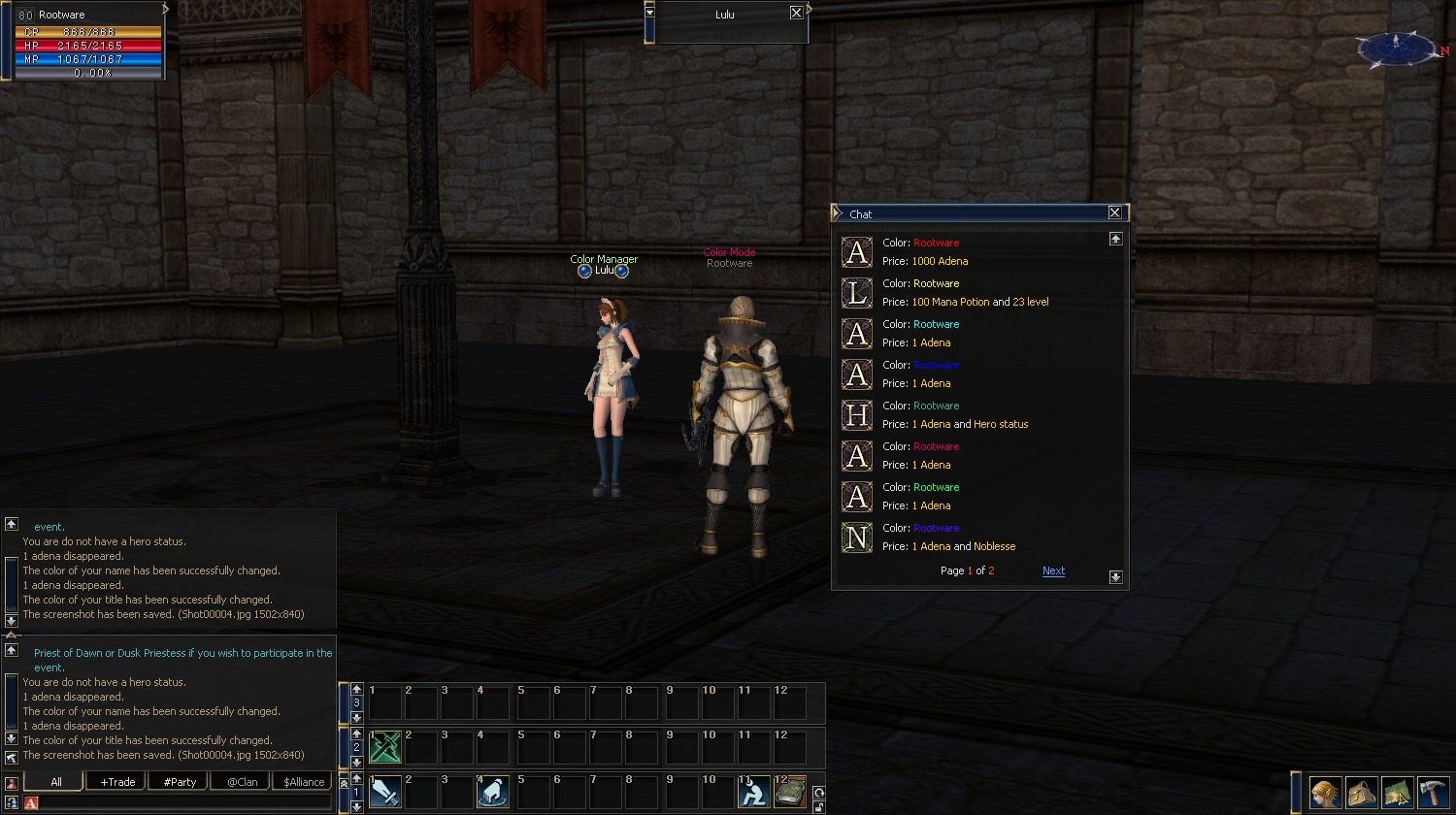Screen dimensions: 1456x815
Task: Open the map icon in menu bar
Action: coord(1397,793)
